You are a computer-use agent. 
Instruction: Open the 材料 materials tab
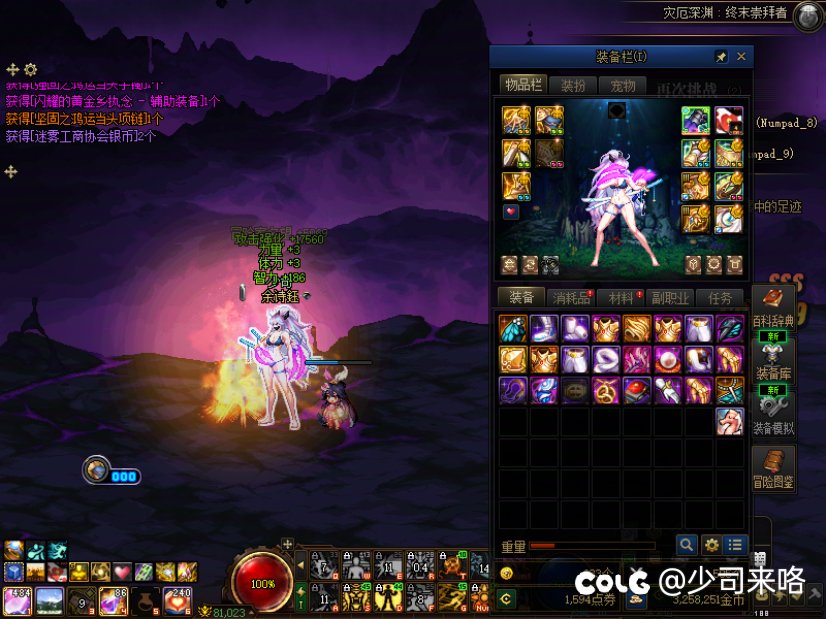[x=621, y=298]
